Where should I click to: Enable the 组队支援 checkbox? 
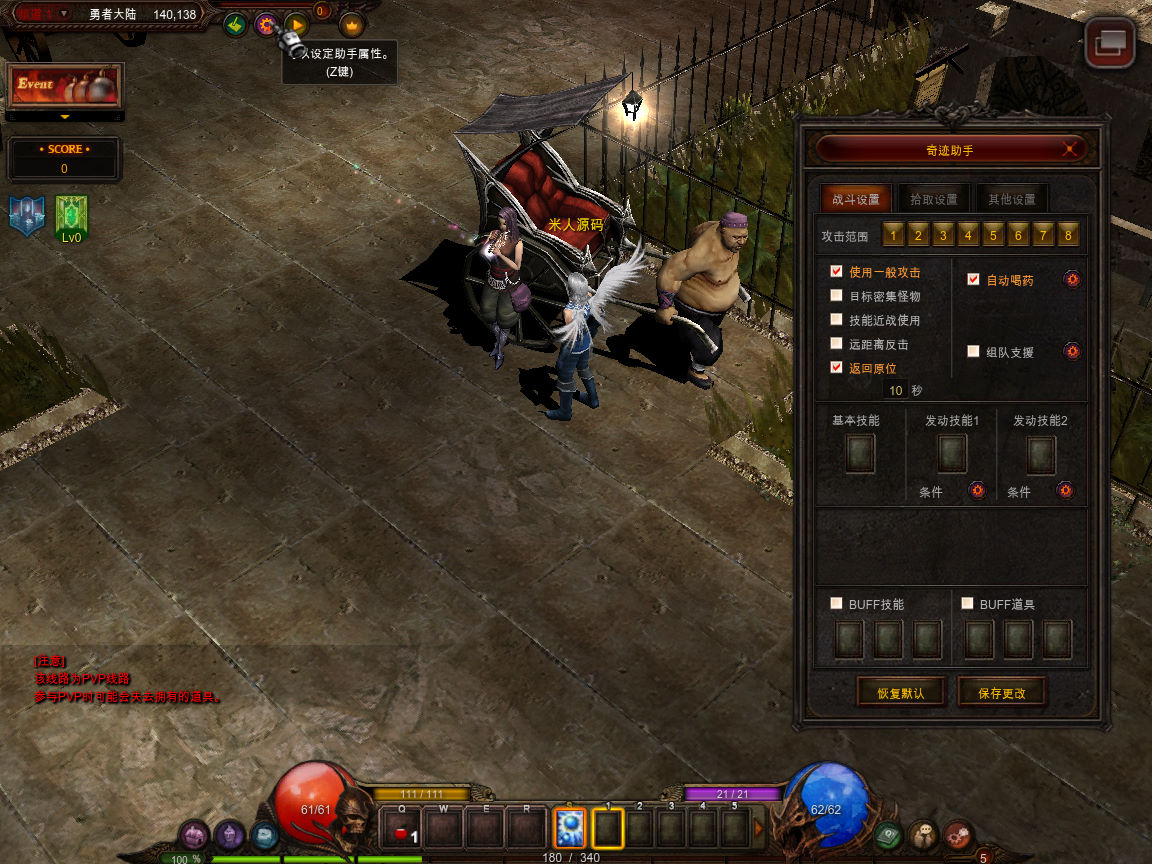[973, 351]
